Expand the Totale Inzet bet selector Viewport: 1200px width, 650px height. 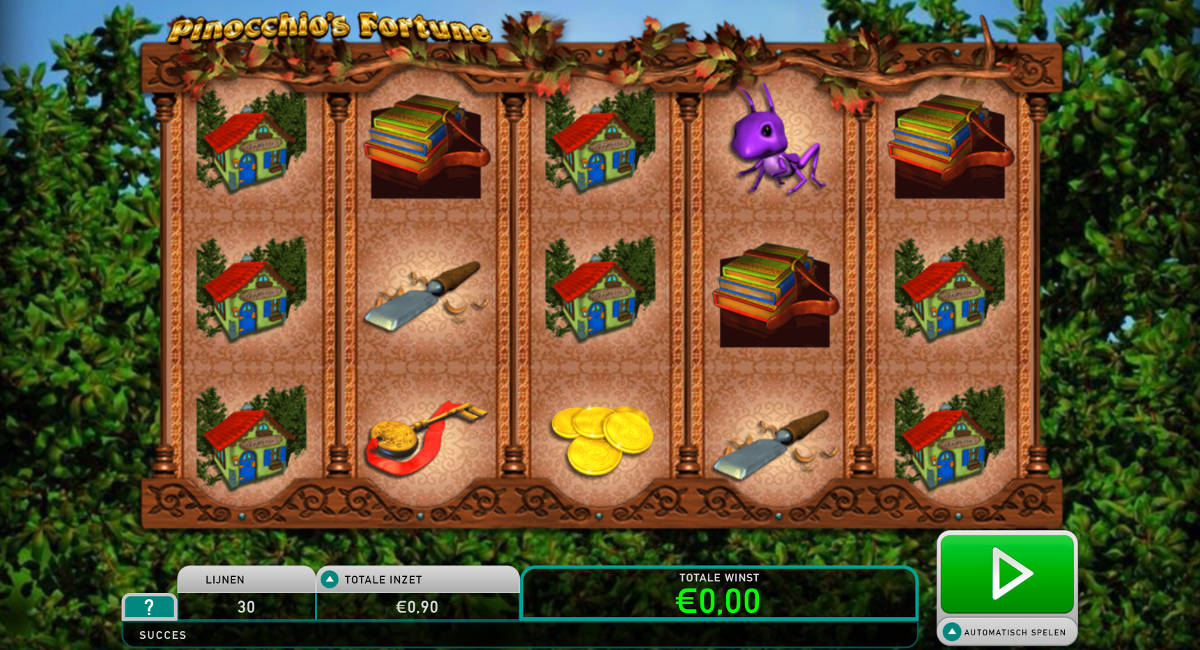(x=330, y=579)
